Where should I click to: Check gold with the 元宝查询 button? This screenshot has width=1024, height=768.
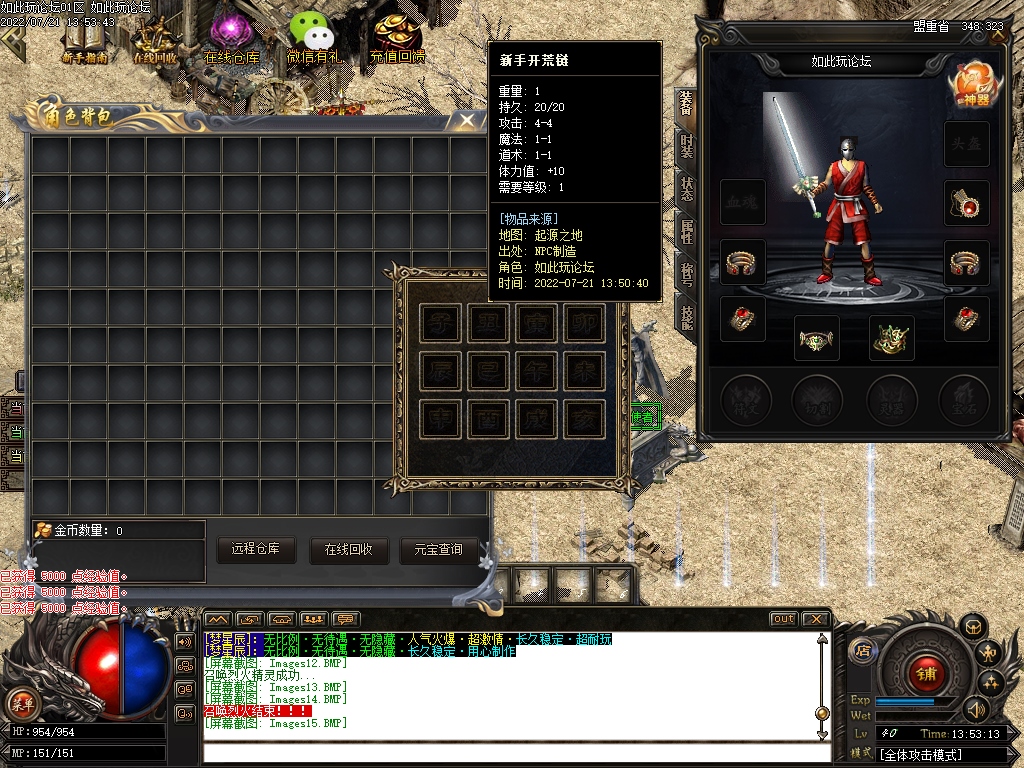coord(438,549)
